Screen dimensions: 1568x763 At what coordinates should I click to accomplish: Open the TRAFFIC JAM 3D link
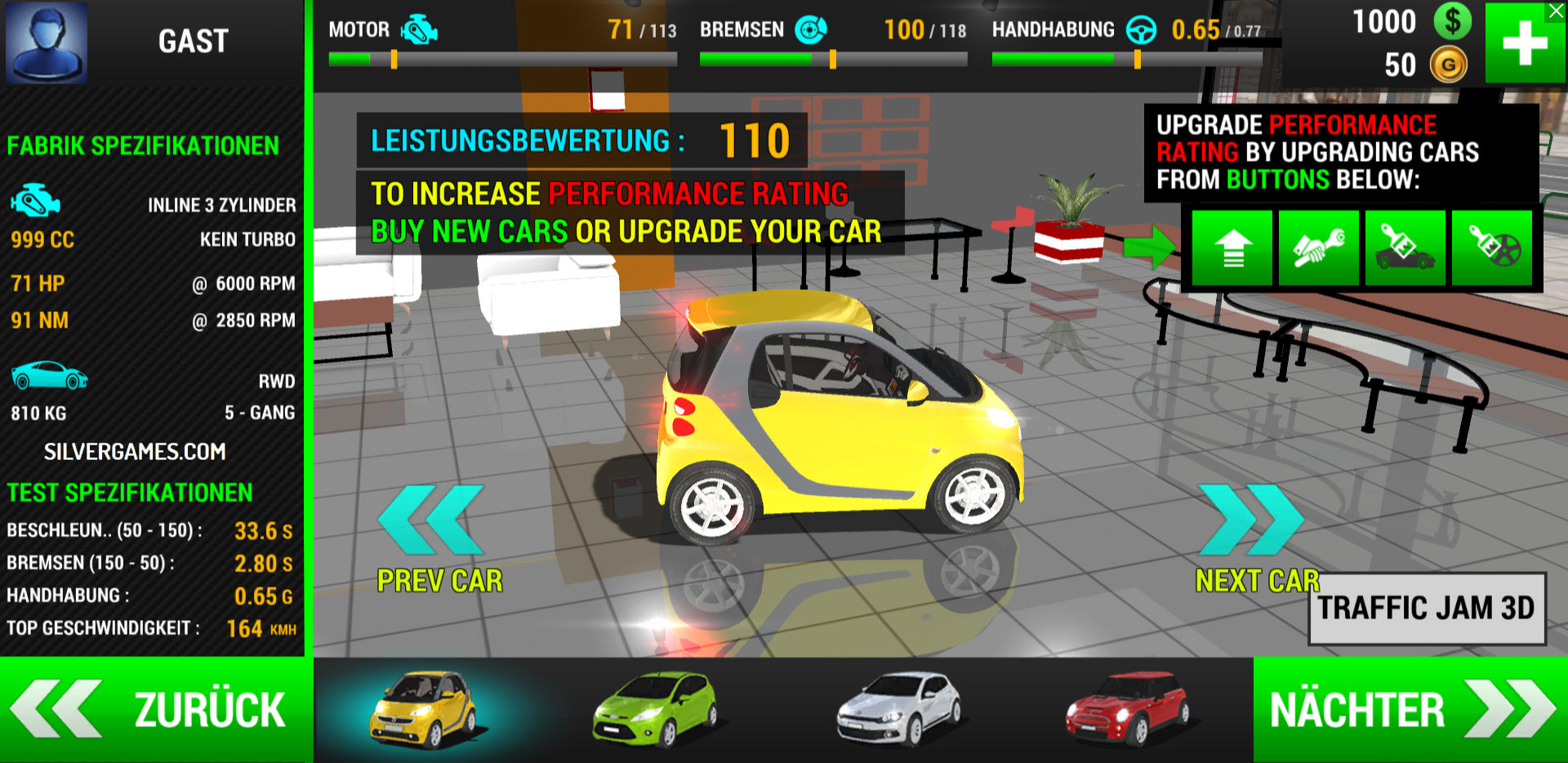(x=1427, y=609)
